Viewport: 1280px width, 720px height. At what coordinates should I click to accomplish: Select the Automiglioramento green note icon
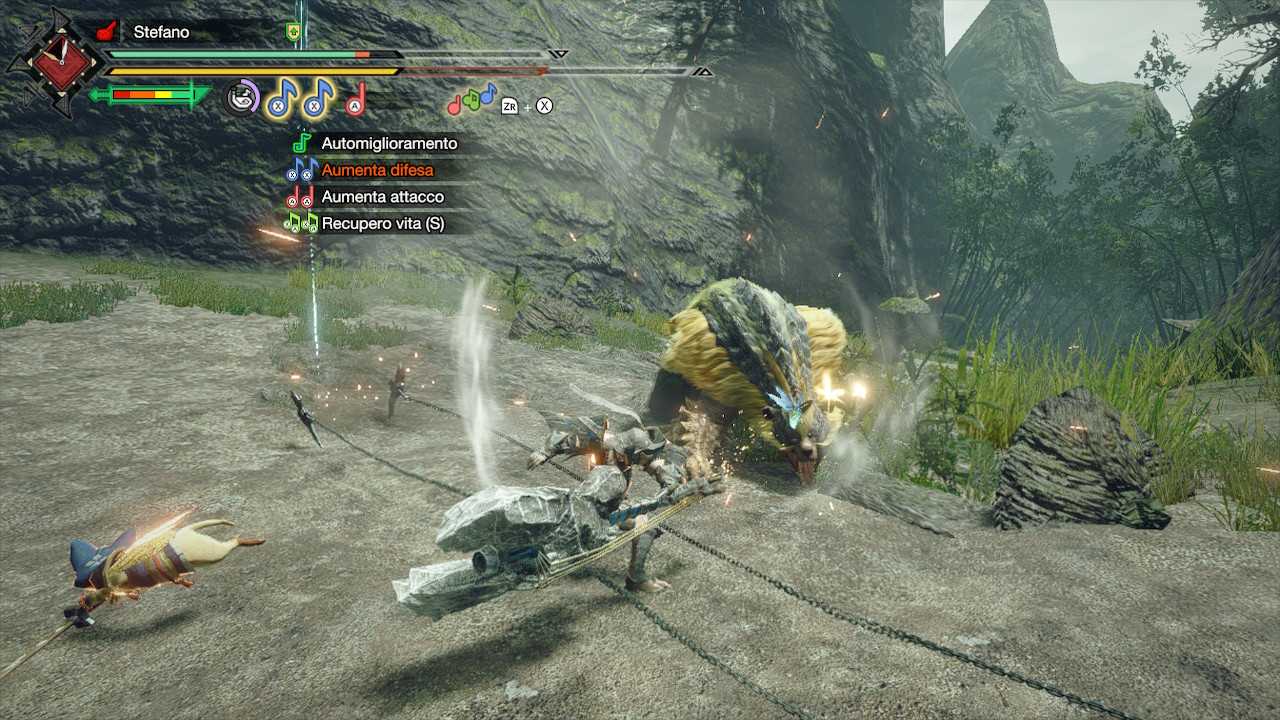coord(301,143)
